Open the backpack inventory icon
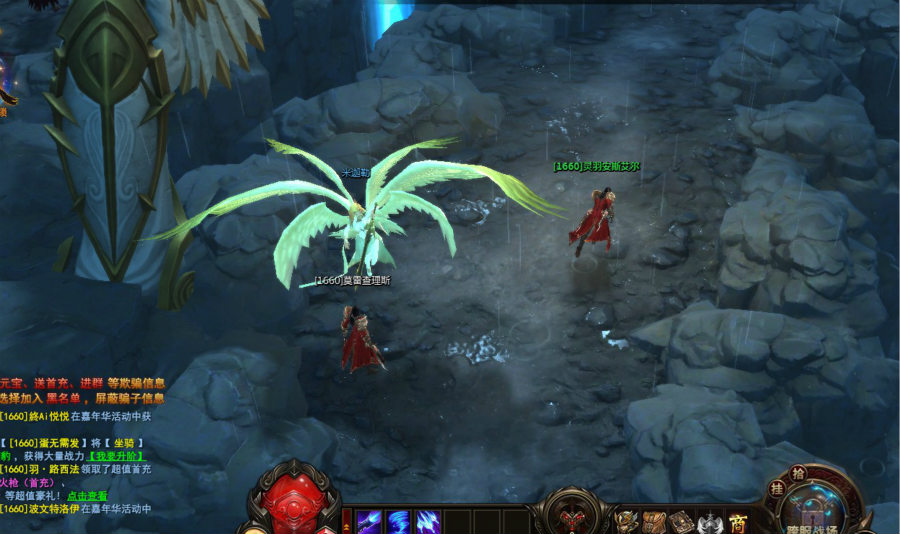900x534 pixels. point(654,521)
